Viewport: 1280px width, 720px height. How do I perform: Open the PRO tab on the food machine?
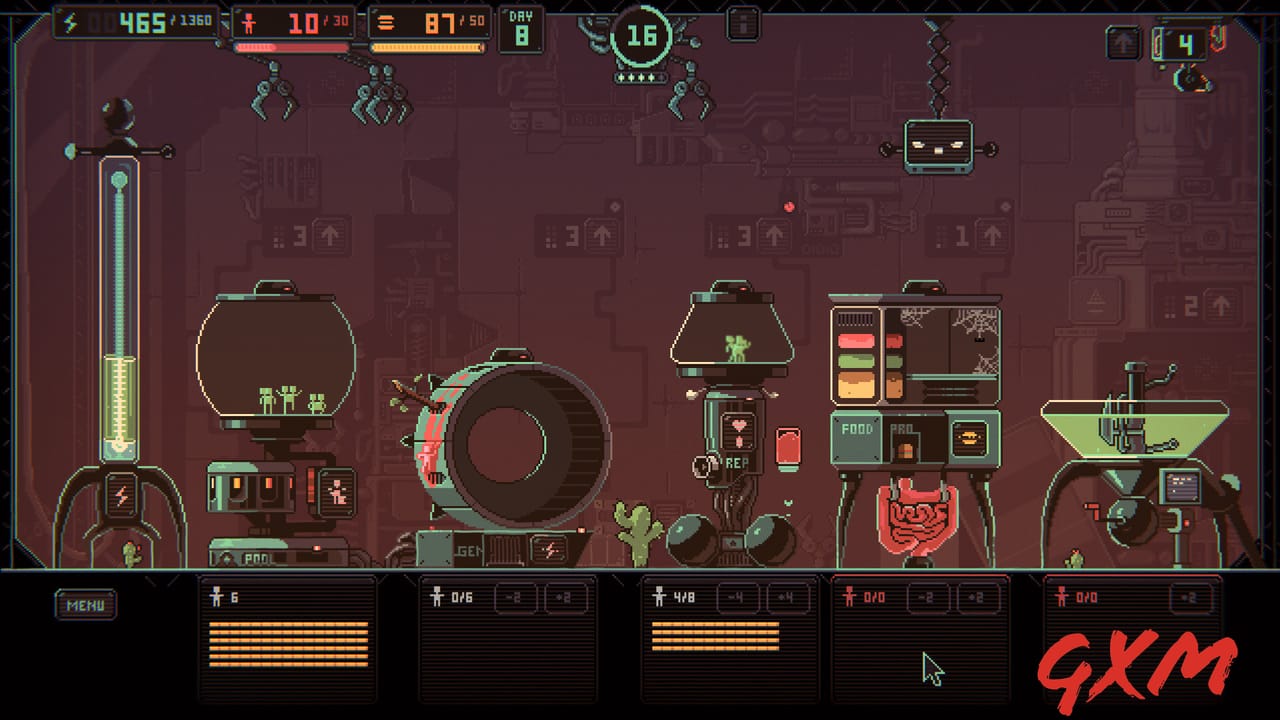905,426
